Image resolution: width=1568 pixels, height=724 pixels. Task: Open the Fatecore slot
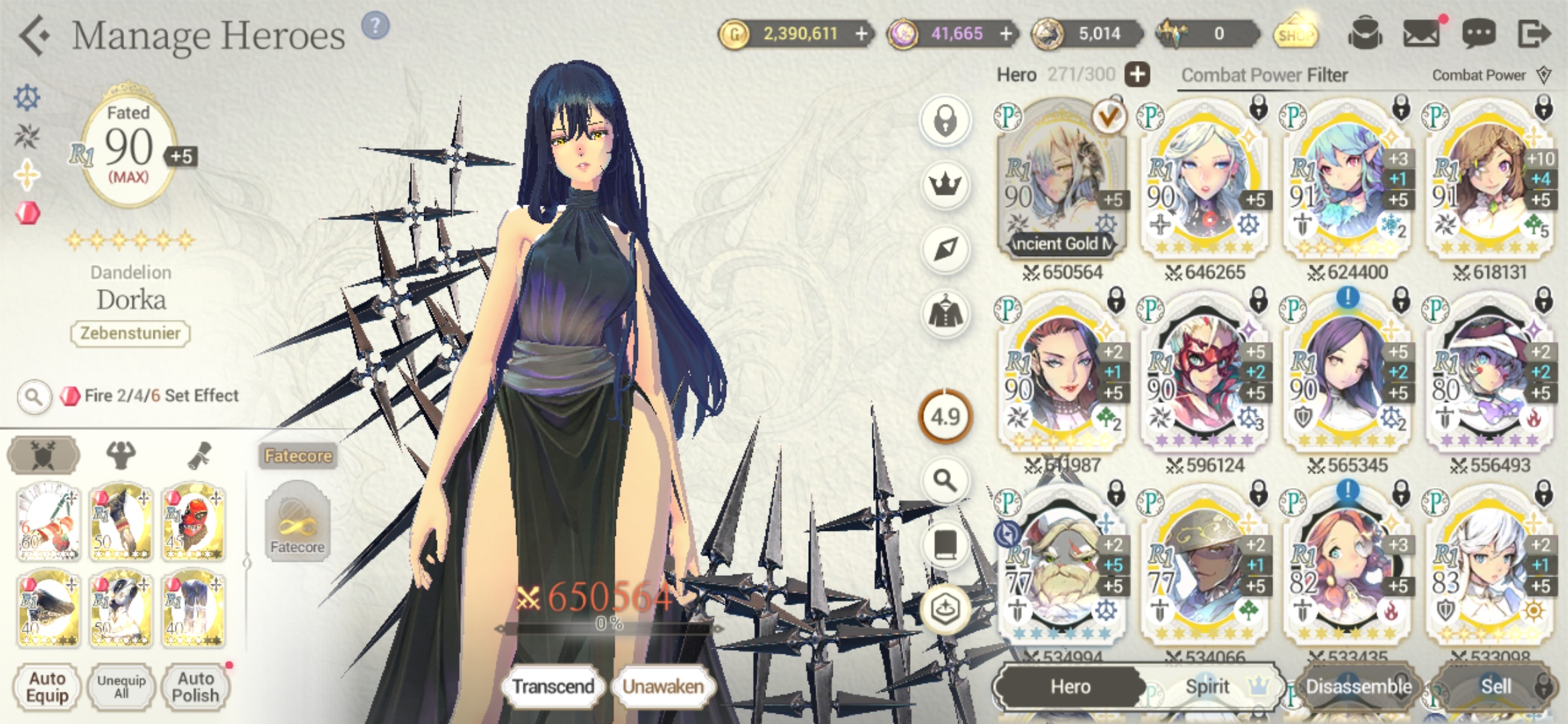coord(297,522)
